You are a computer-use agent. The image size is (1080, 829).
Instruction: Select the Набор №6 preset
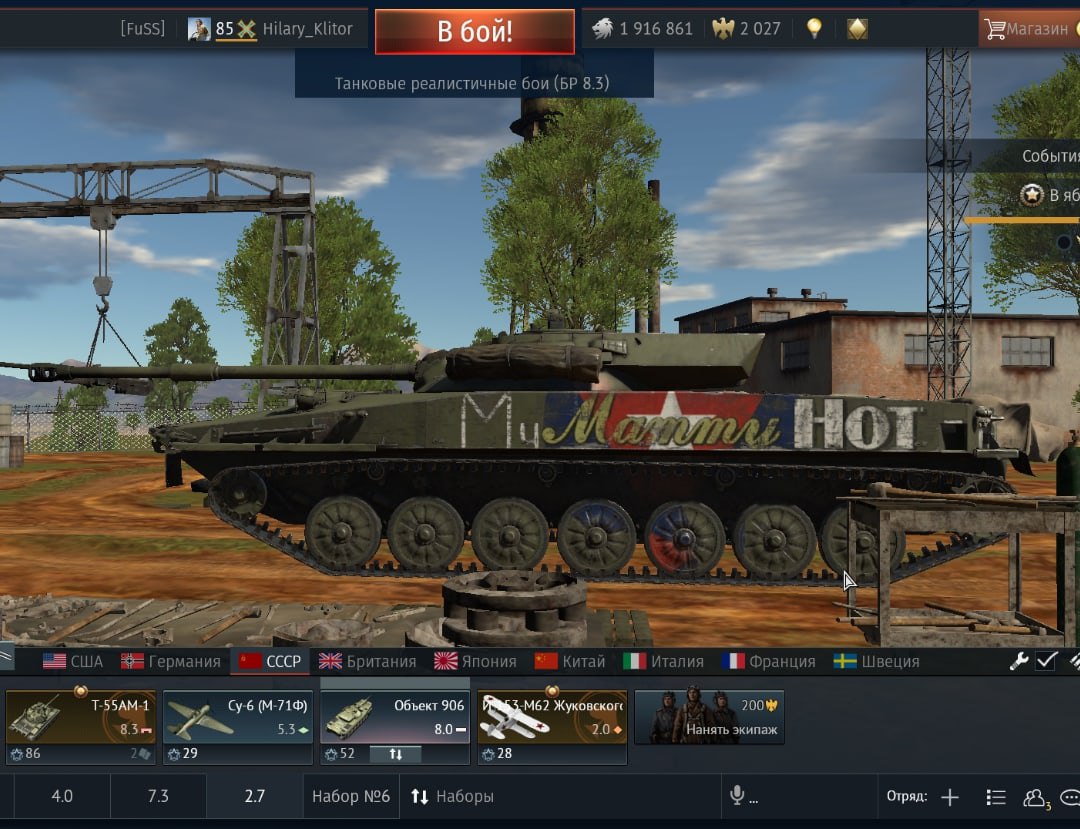coord(350,797)
